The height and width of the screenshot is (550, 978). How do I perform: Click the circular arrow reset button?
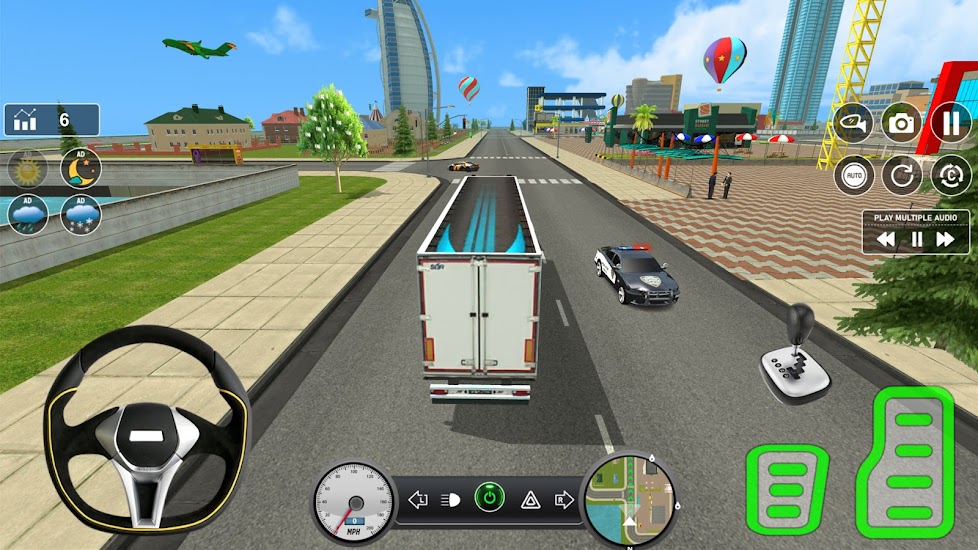tap(901, 175)
